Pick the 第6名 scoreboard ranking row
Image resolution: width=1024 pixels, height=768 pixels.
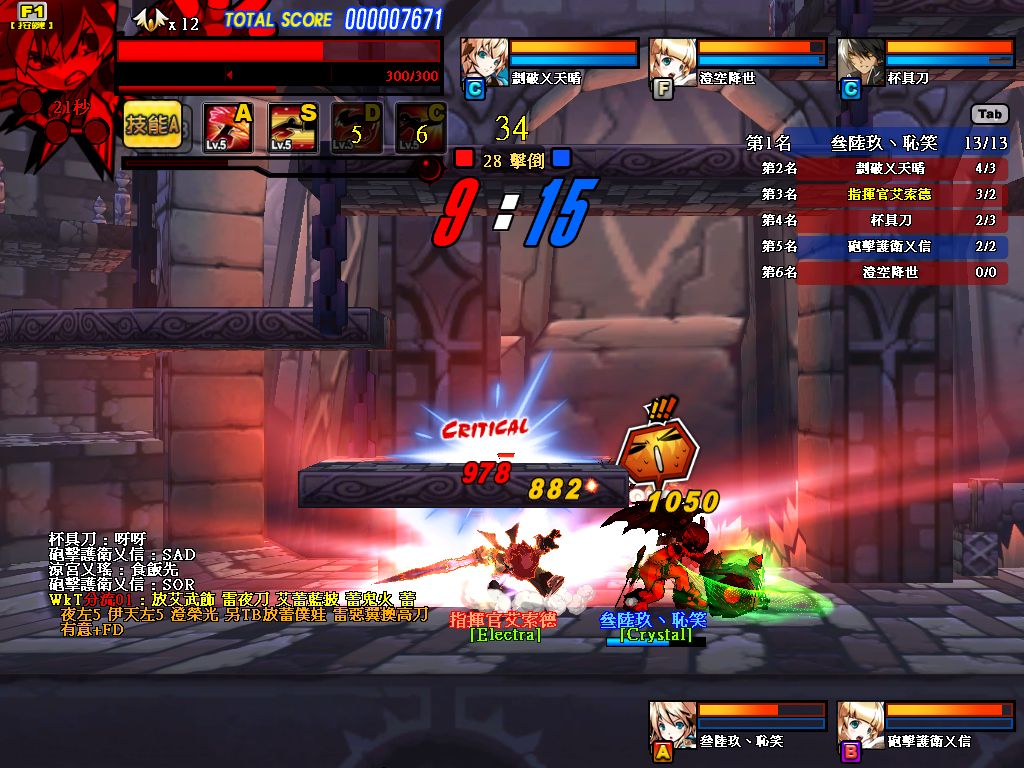click(882, 272)
